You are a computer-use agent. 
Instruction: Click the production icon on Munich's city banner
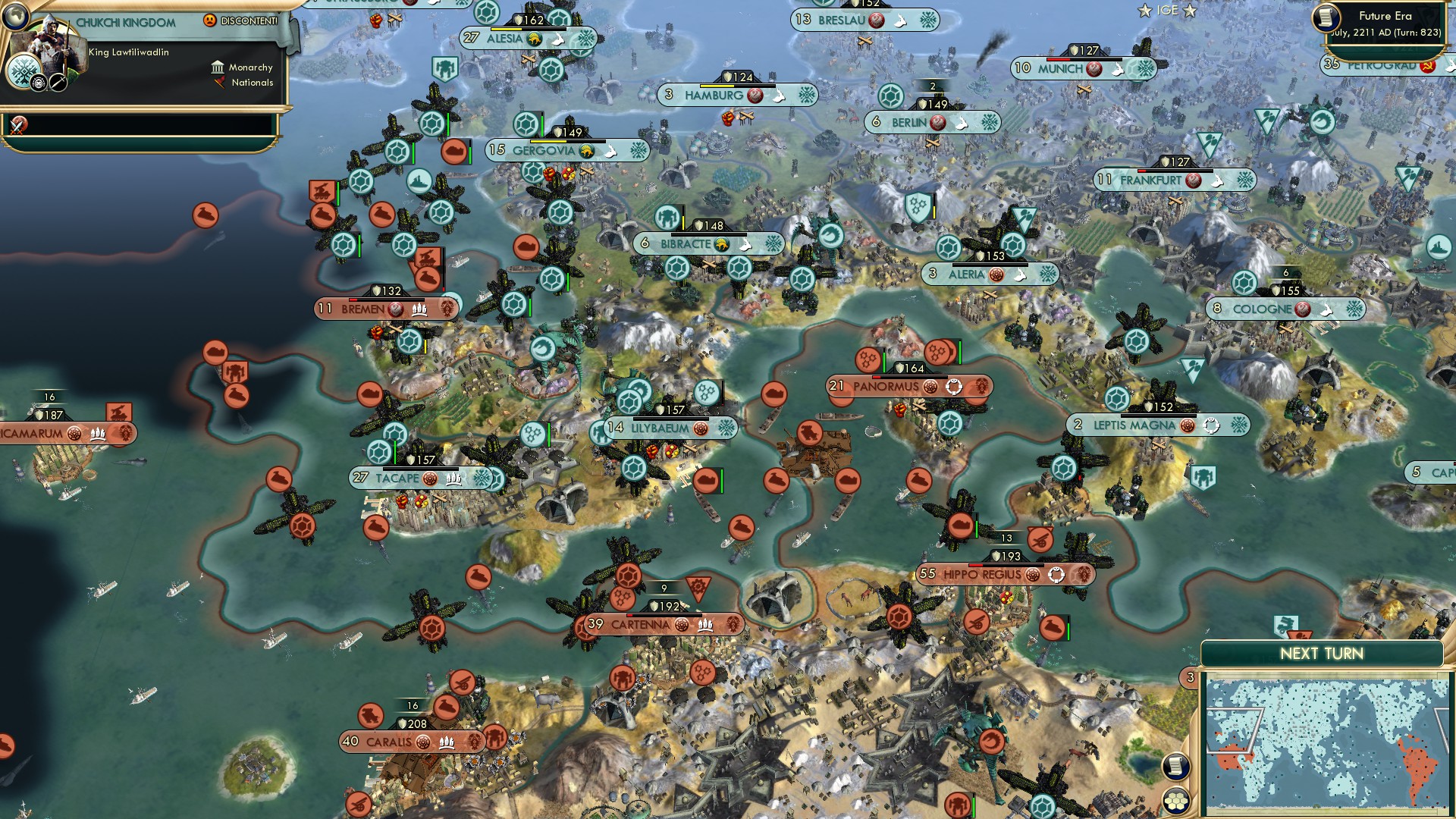1118,69
